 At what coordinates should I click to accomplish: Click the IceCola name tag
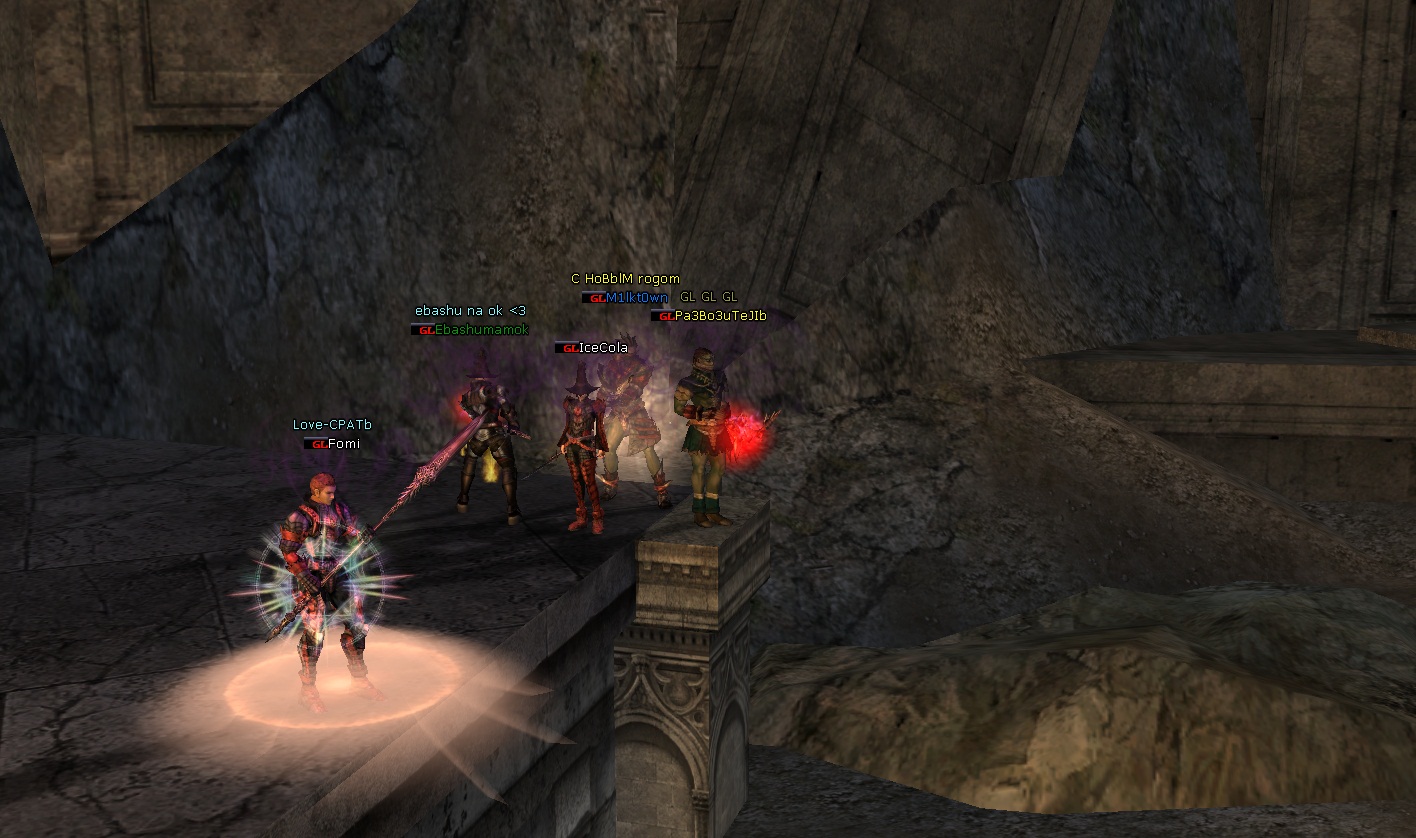click(602, 348)
